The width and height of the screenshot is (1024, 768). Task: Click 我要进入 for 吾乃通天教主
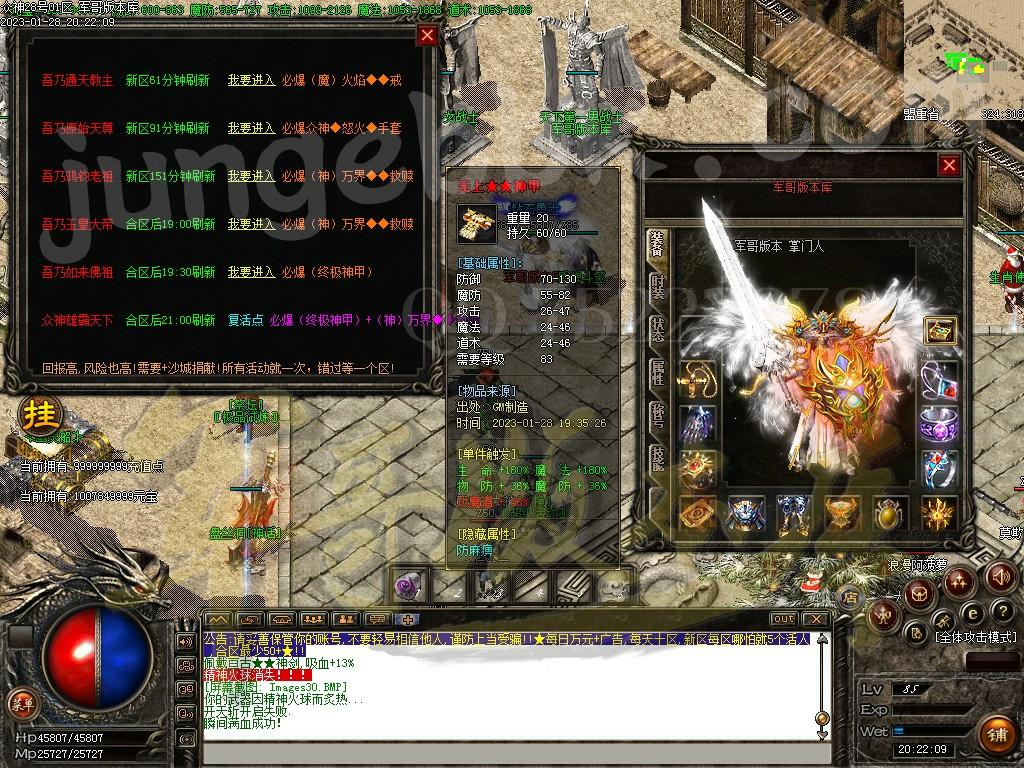coord(251,80)
